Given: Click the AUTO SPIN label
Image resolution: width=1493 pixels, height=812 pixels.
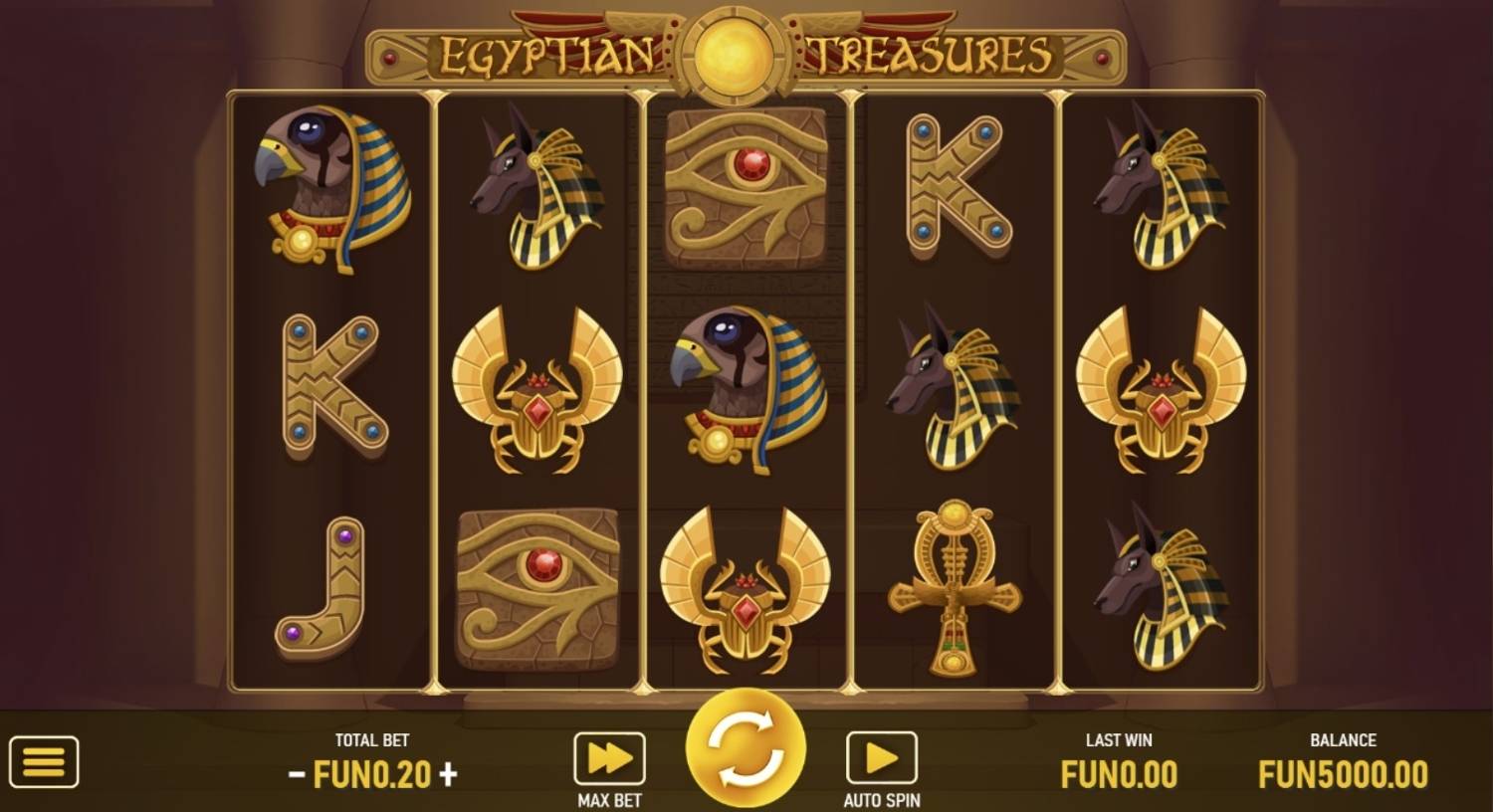Looking at the screenshot, I should [880, 798].
